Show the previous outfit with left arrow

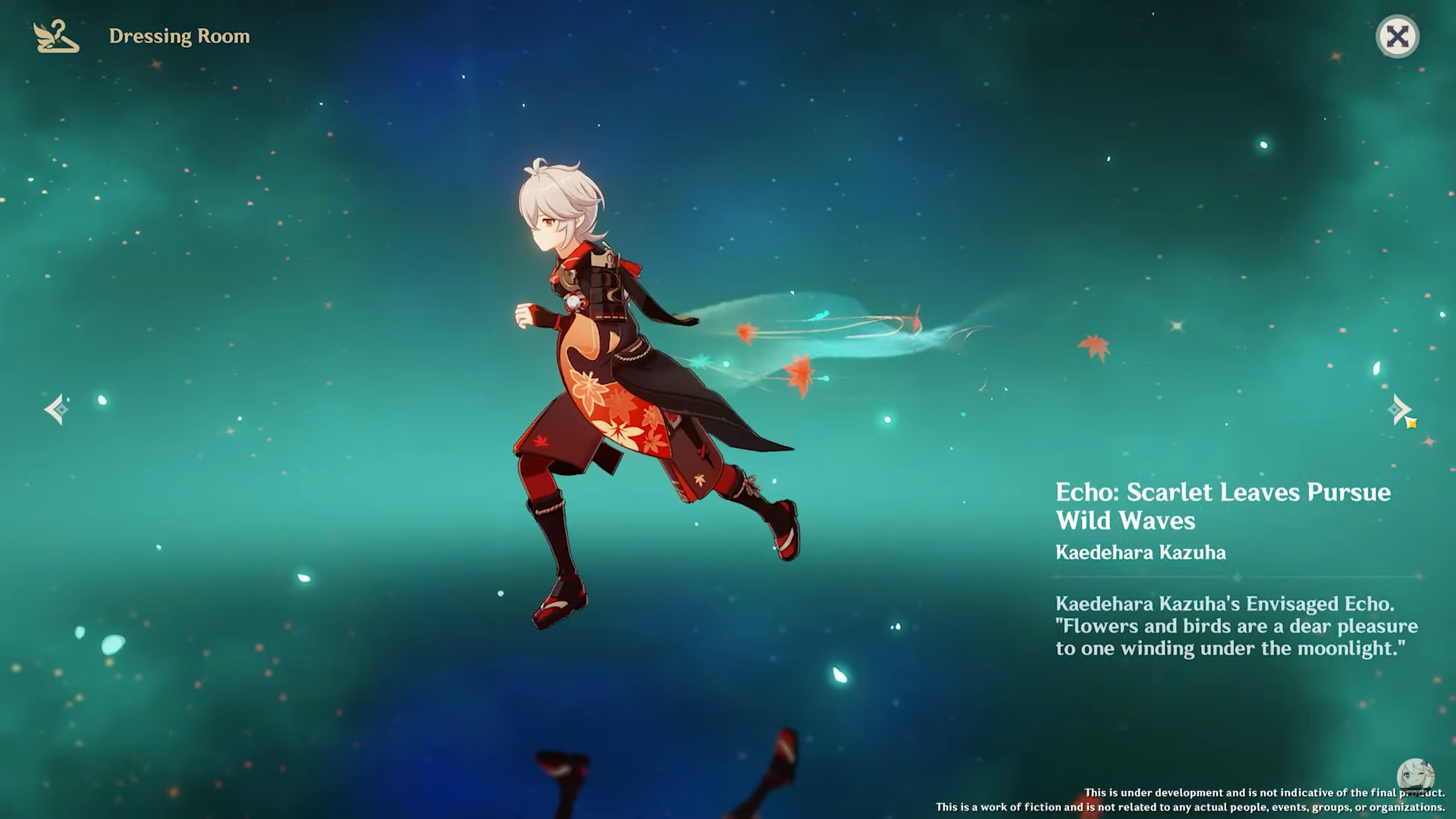point(56,409)
